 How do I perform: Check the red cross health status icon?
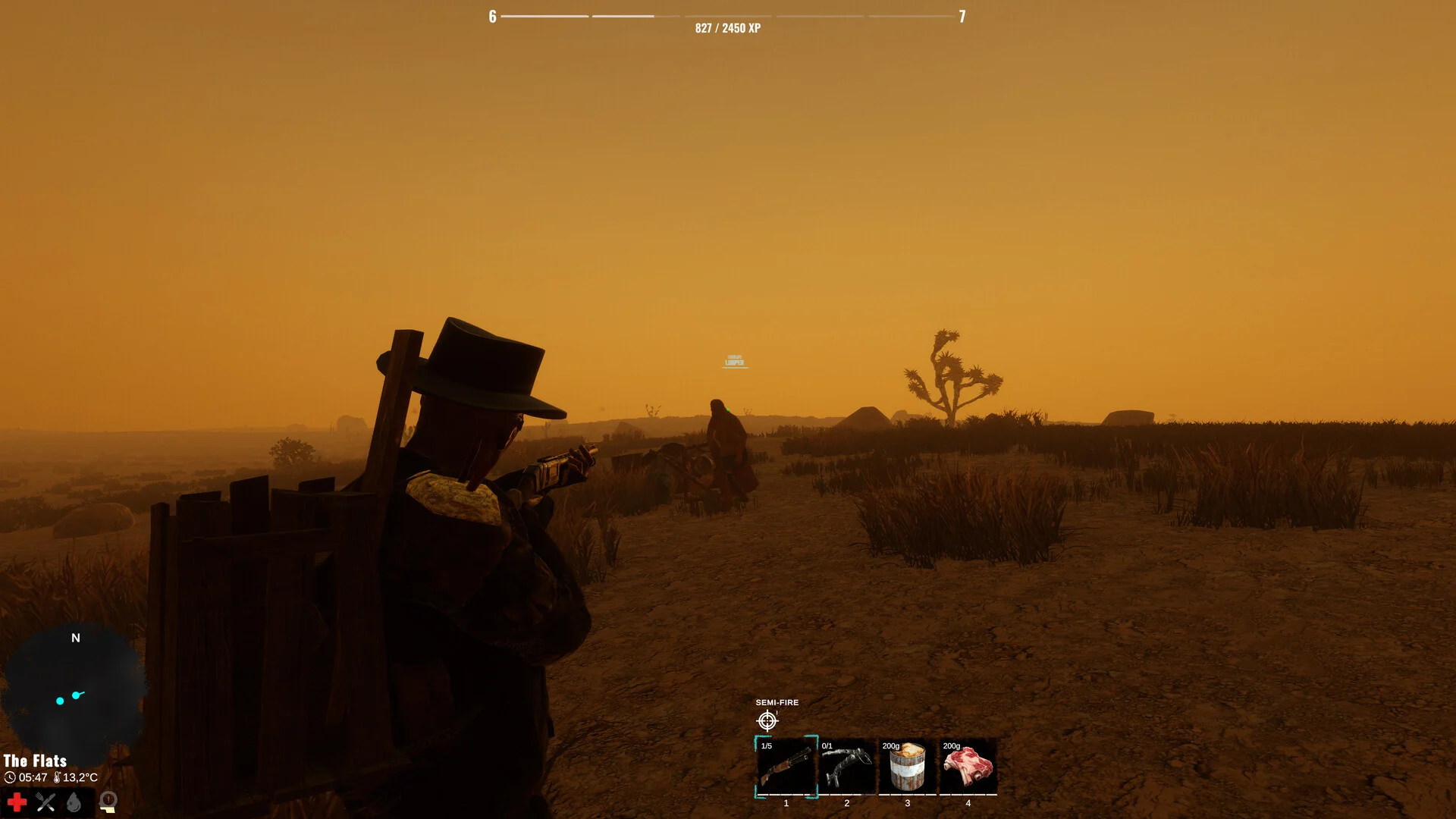click(x=17, y=802)
